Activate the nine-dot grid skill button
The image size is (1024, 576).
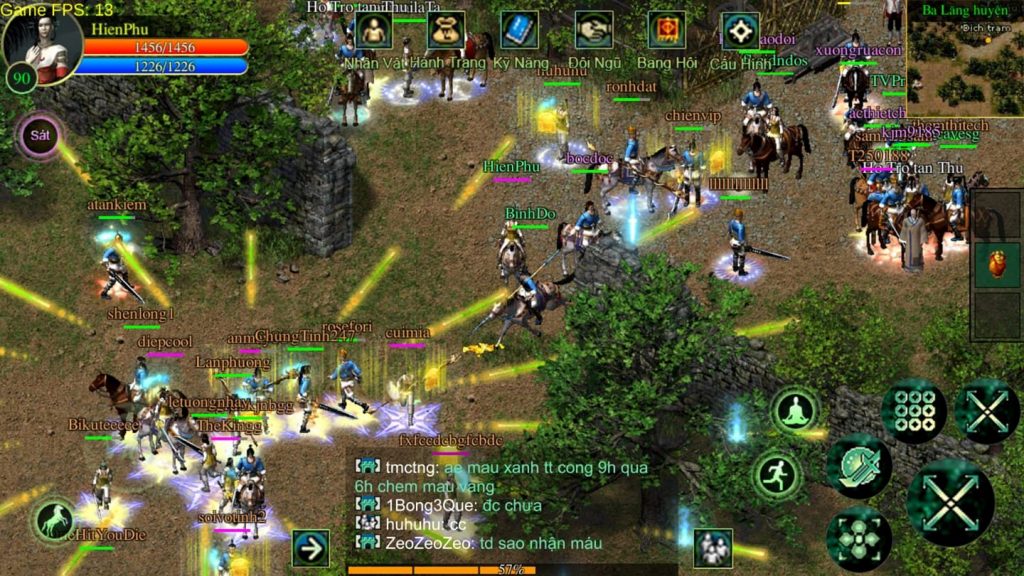tap(913, 411)
